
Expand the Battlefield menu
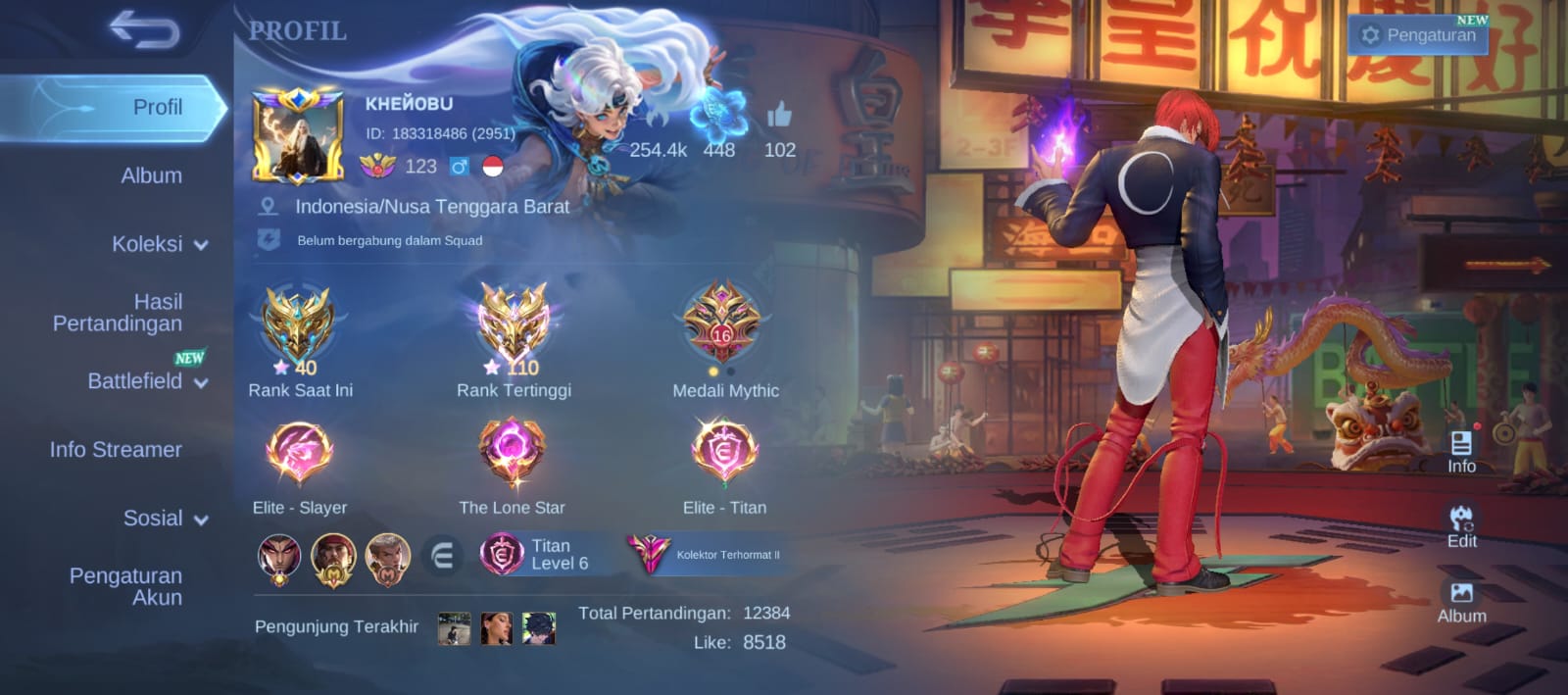(x=147, y=381)
